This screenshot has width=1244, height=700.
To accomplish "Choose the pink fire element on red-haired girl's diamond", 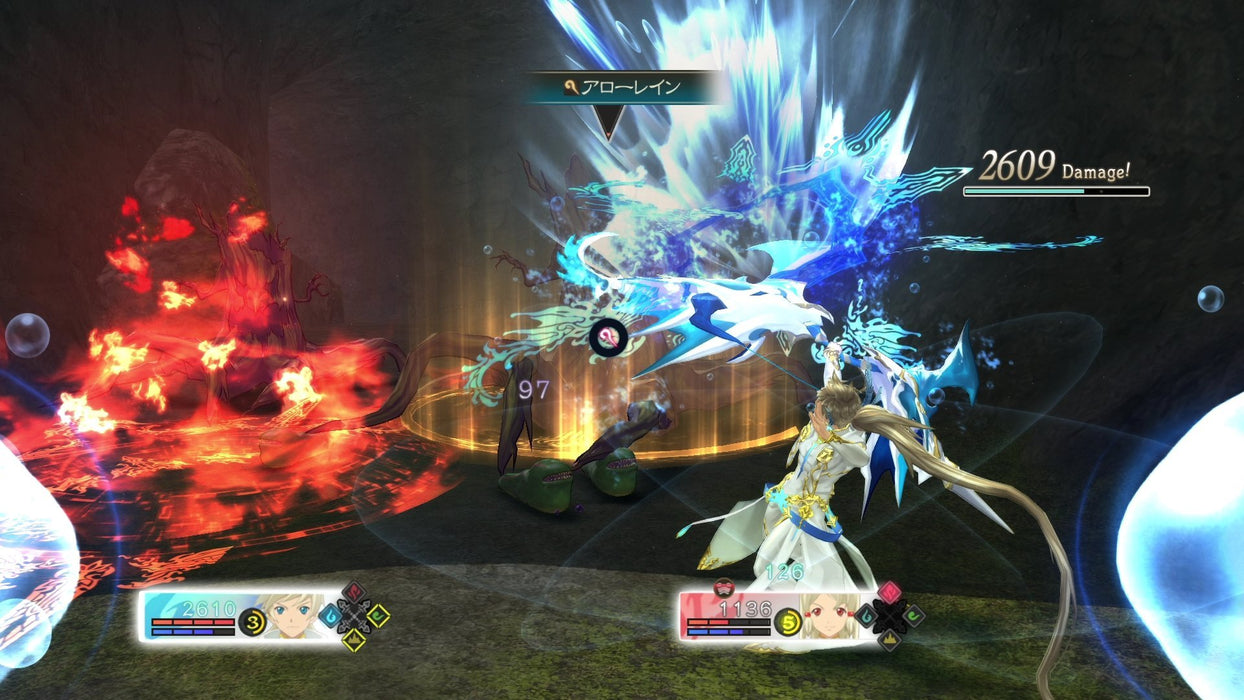I will click(x=889, y=593).
